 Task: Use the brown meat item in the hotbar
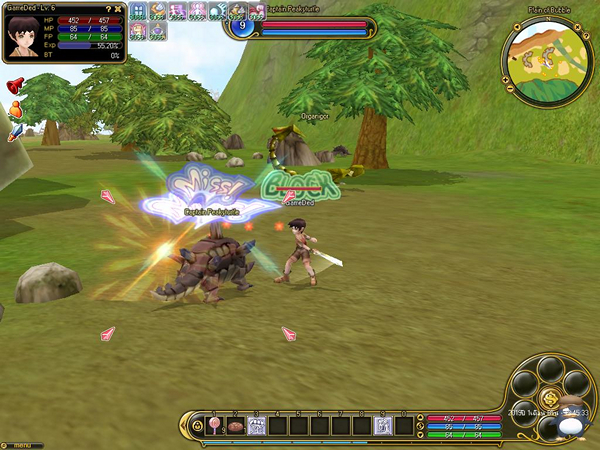235,426
